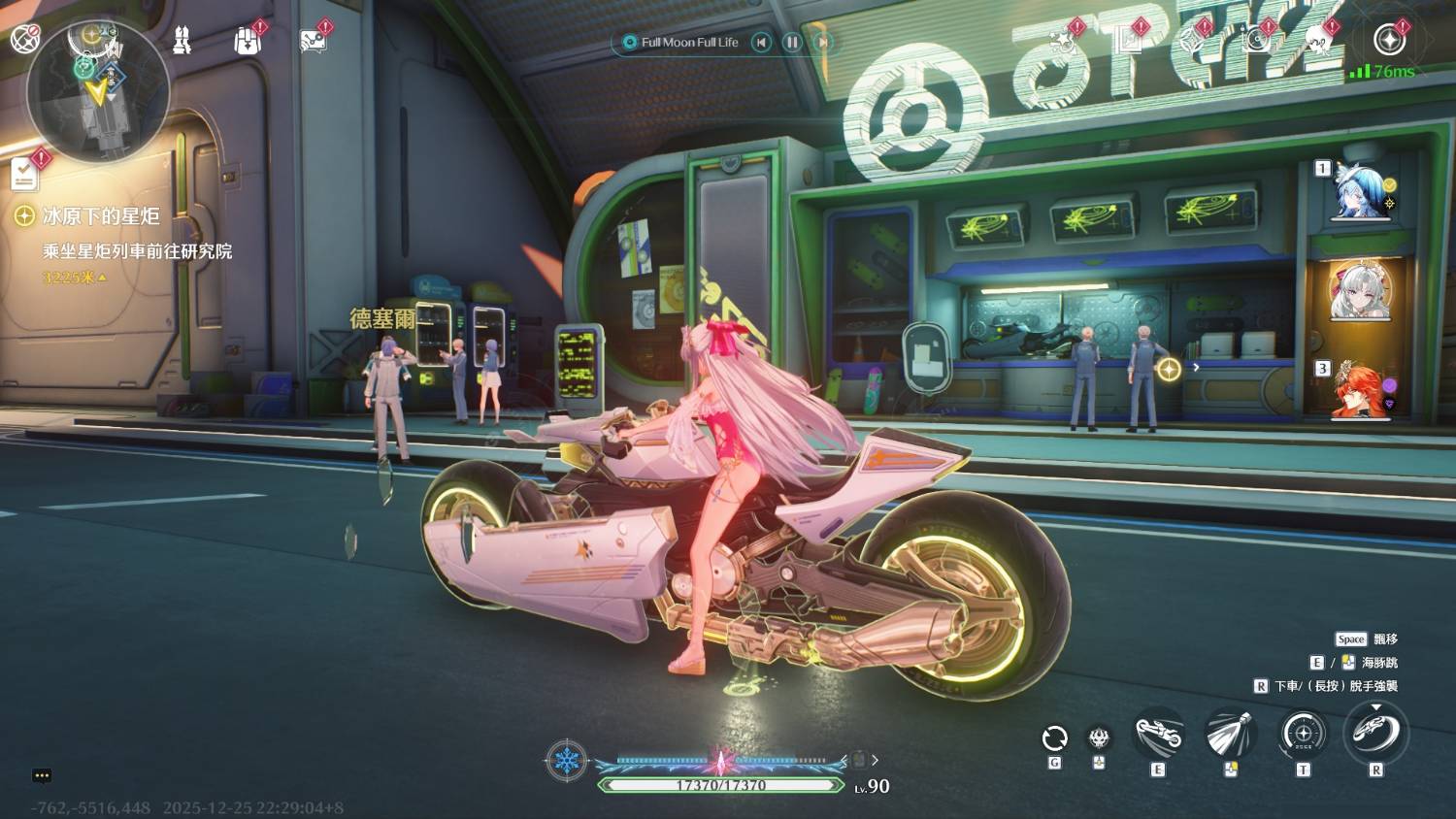Skip to the next music track
1456x819 pixels.
pyautogui.click(x=823, y=42)
